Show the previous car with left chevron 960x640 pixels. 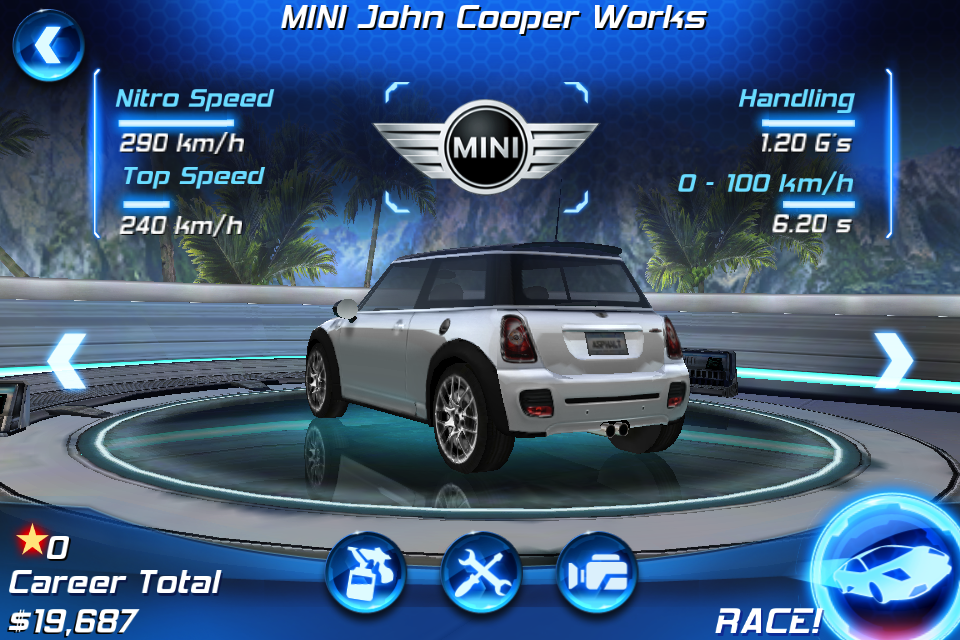pyautogui.click(x=65, y=360)
